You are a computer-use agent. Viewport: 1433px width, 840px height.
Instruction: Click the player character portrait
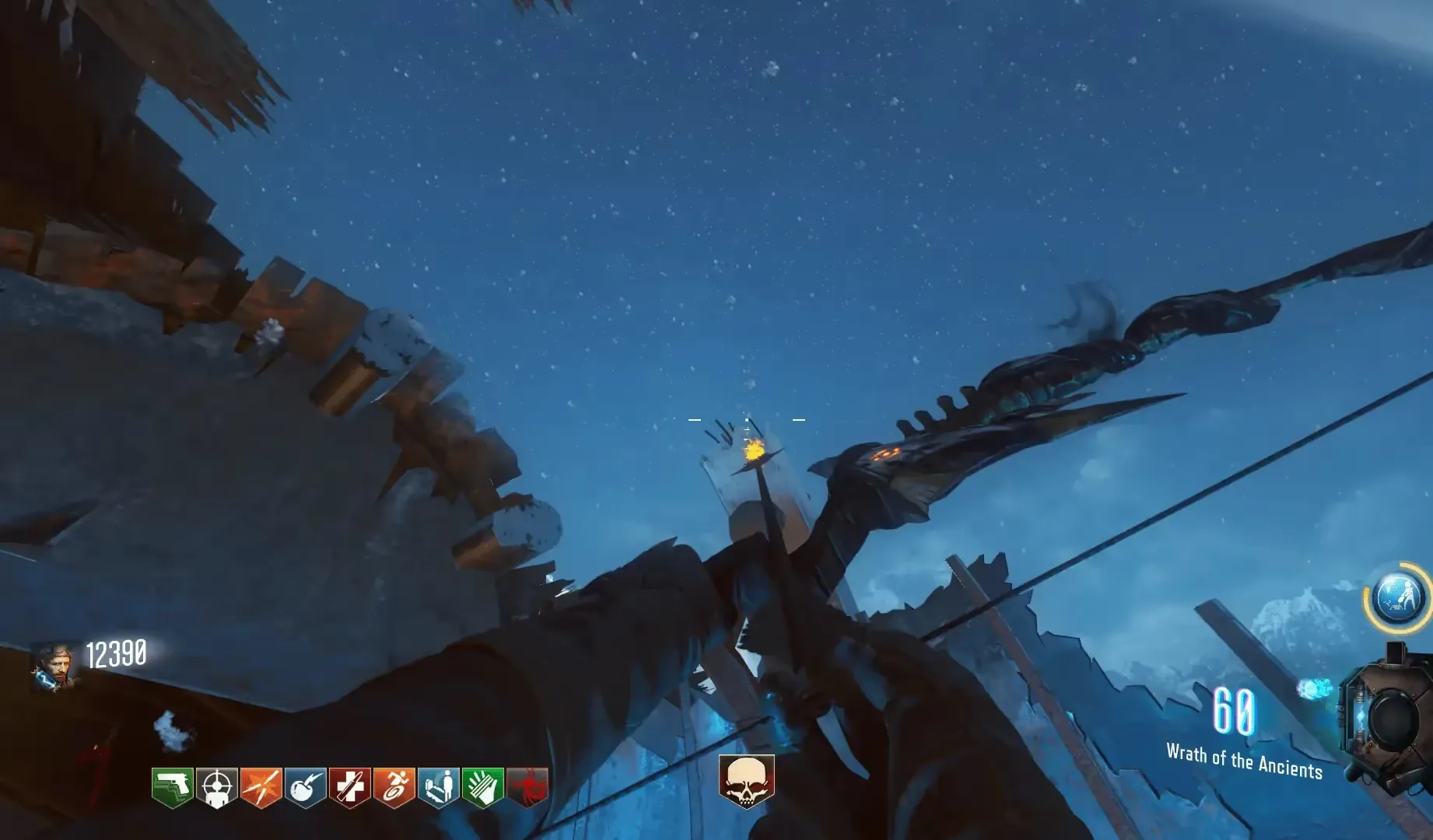(x=54, y=667)
